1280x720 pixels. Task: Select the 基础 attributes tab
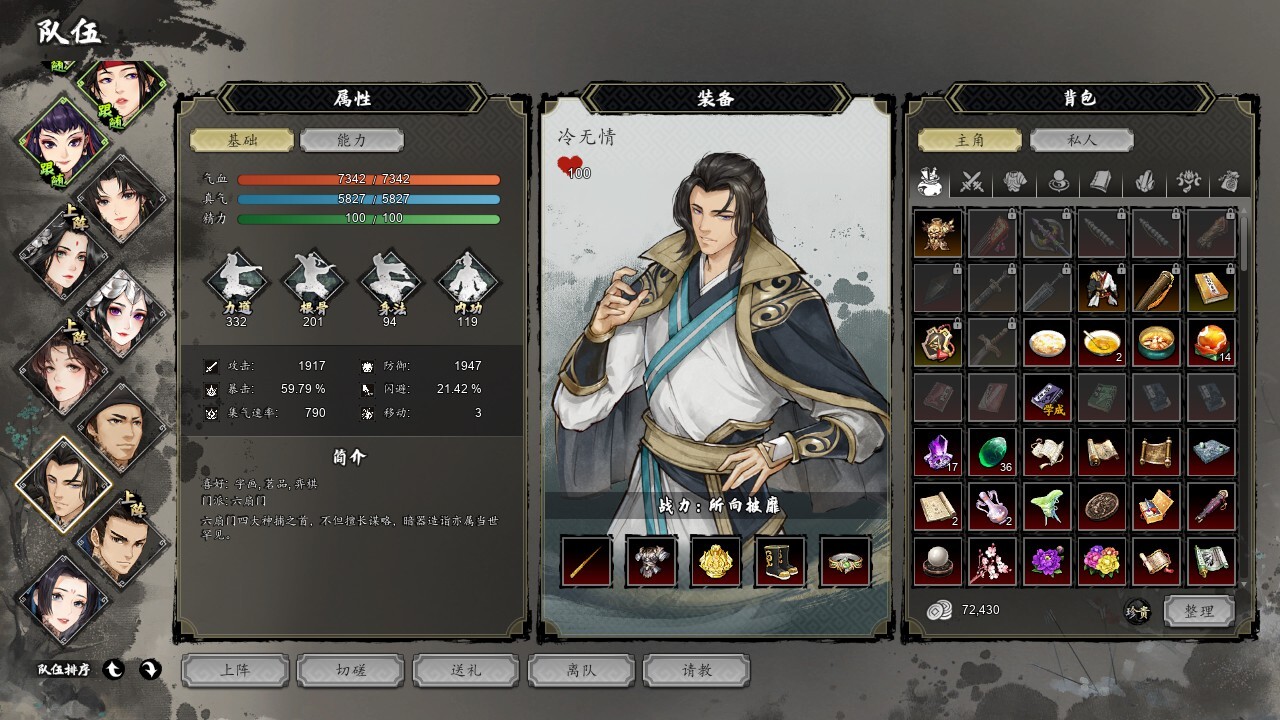click(x=242, y=141)
